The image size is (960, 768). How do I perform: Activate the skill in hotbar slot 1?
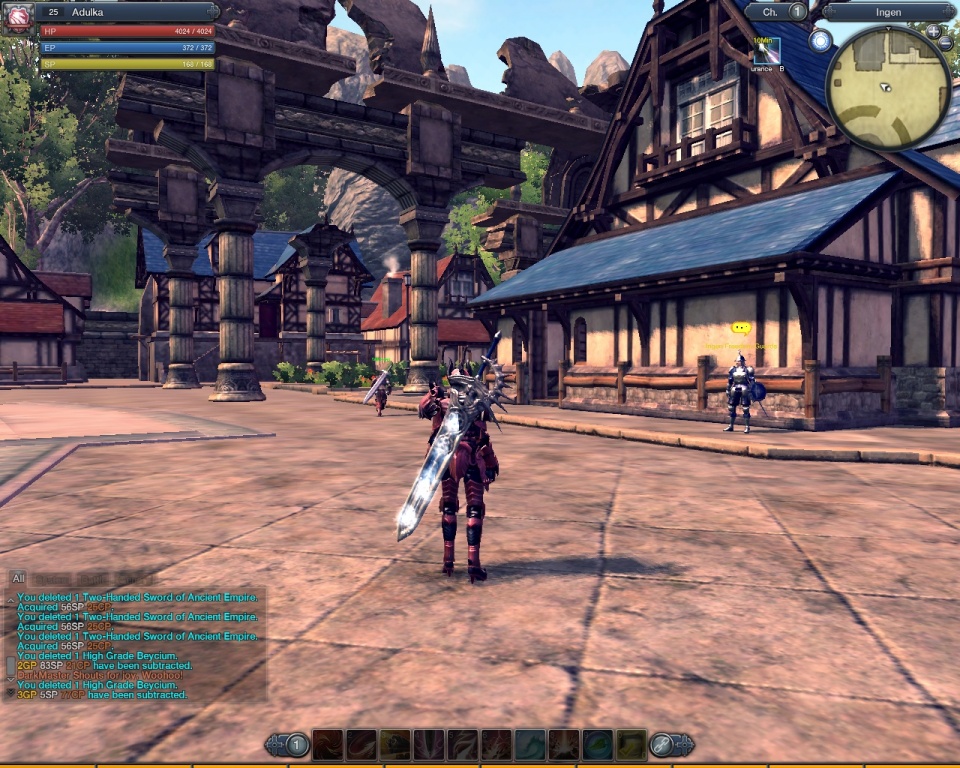(x=328, y=744)
